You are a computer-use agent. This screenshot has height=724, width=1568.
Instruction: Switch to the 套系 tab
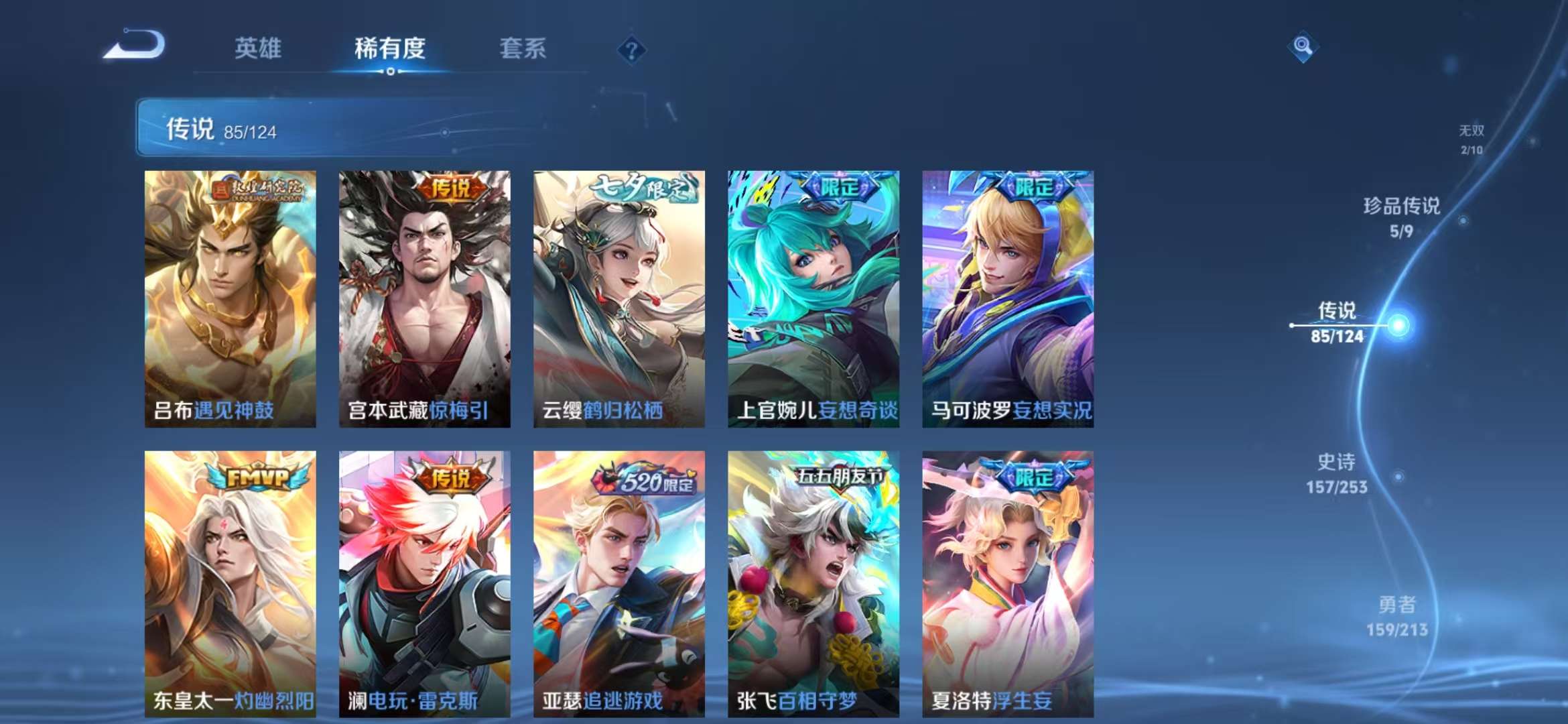(522, 48)
